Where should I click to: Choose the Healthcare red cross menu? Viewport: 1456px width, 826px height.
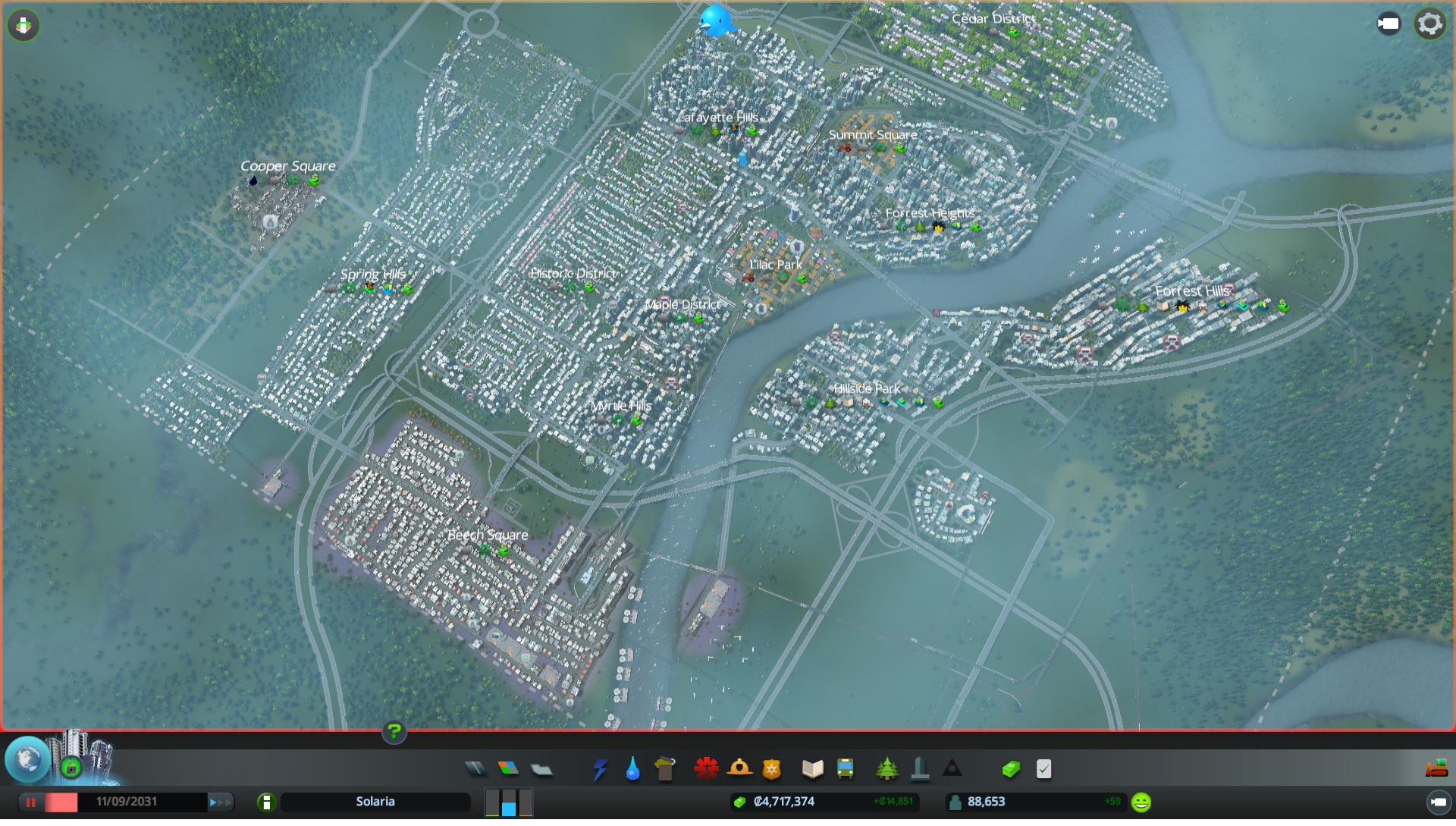(706, 769)
